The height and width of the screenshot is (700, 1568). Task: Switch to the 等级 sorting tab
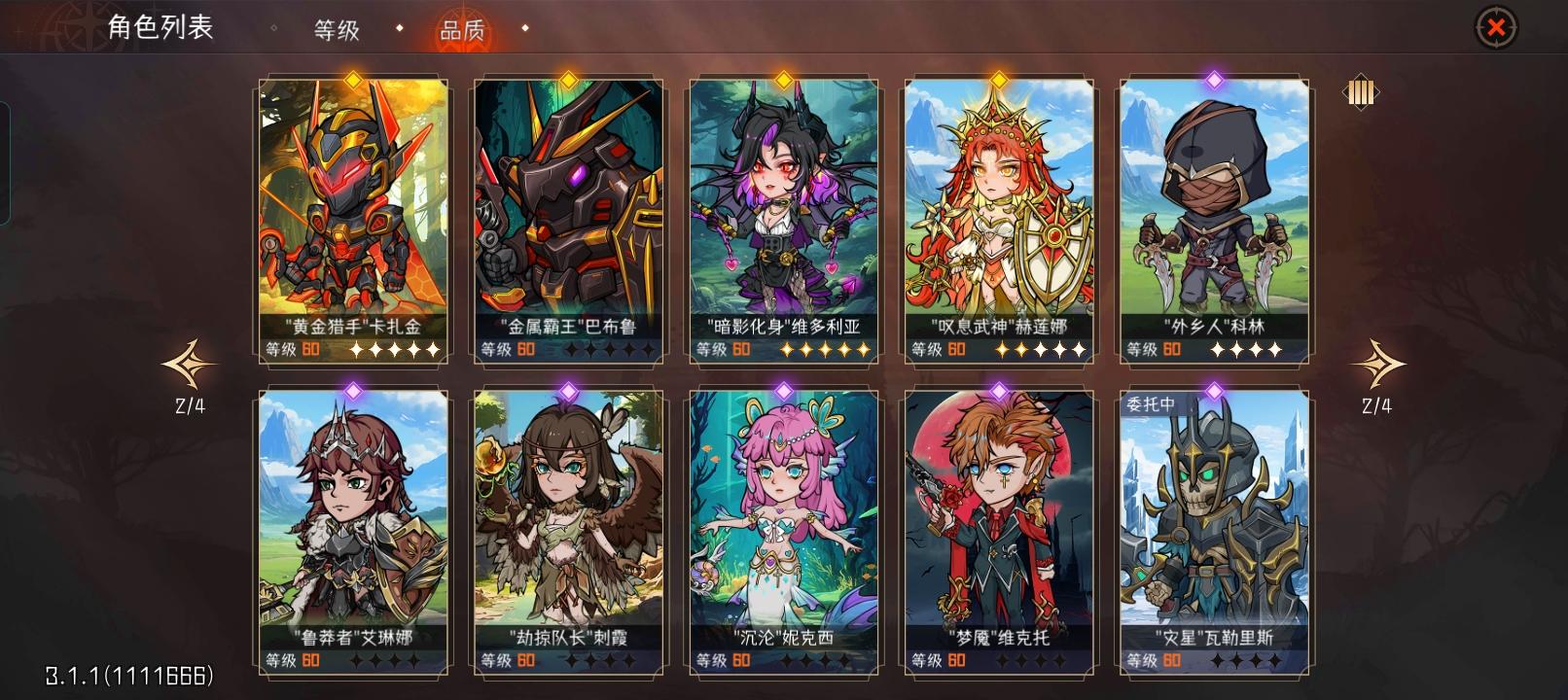[336, 31]
